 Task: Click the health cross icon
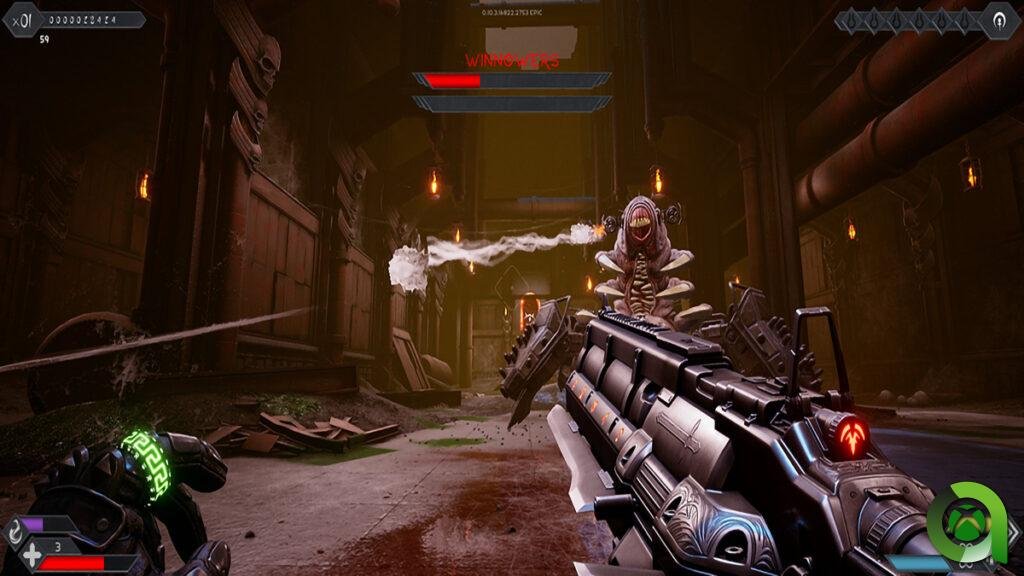[32, 556]
